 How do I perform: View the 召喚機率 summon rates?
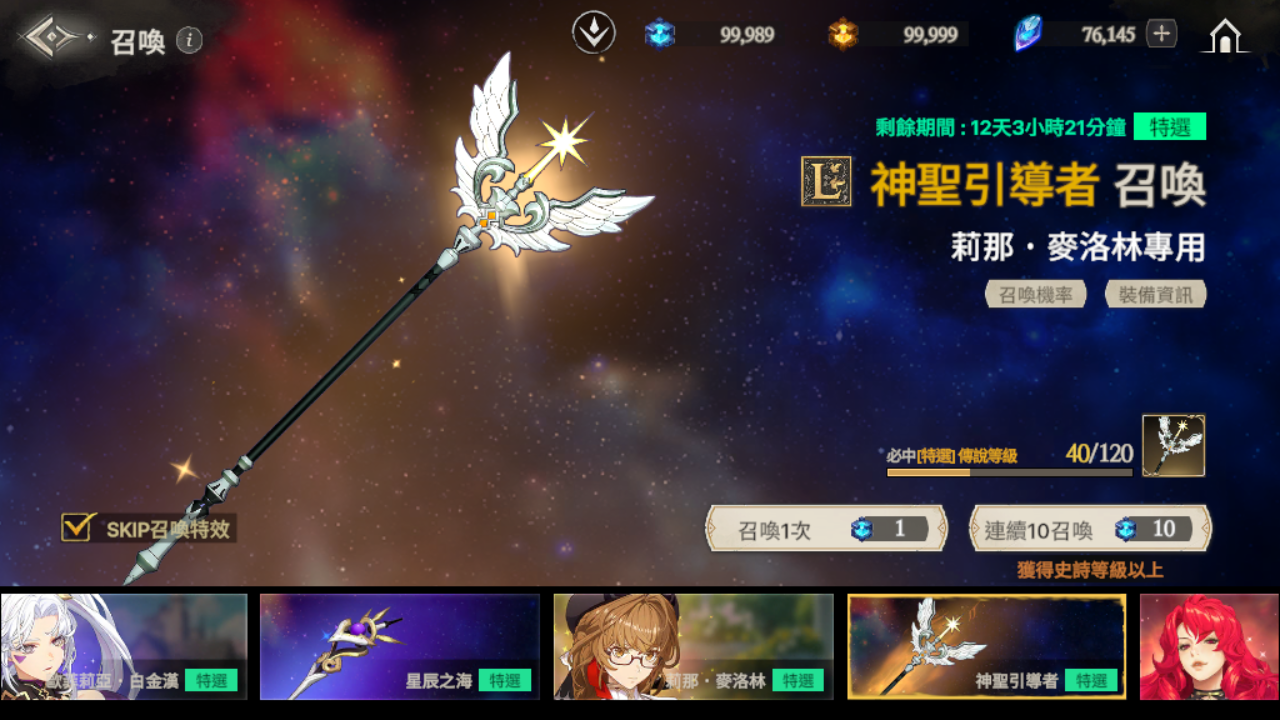(1035, 294)
